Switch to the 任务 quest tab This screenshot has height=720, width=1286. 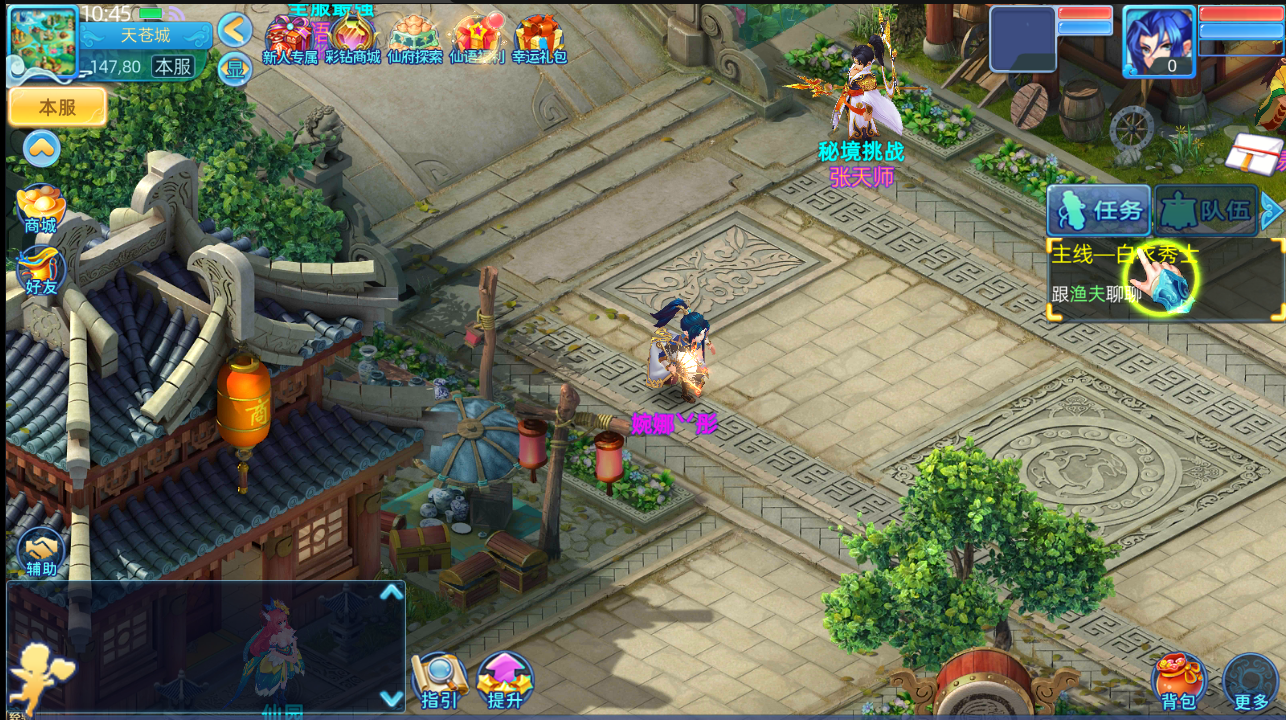1098,210
